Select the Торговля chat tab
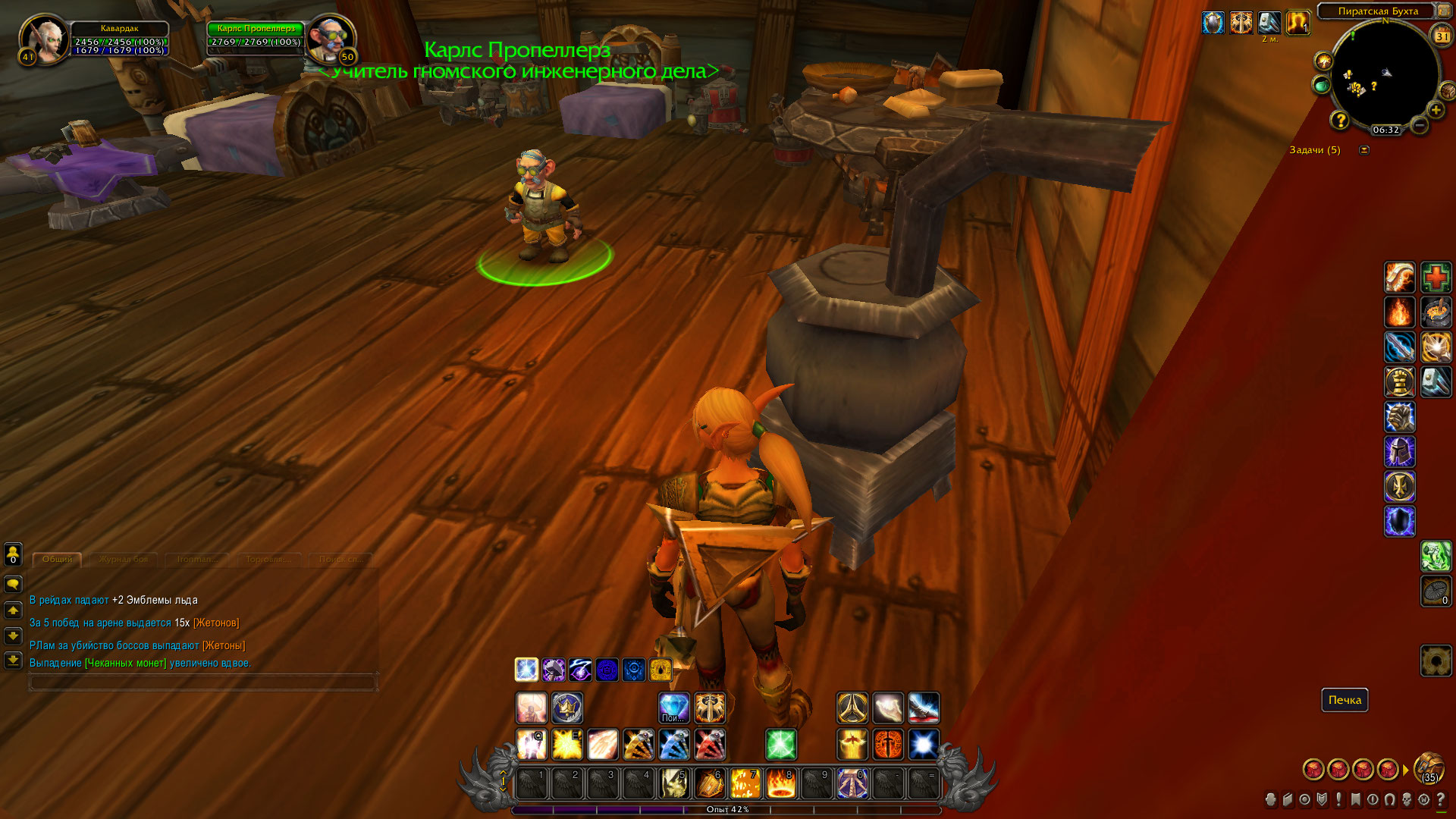Viewport: 1456px width, 819px height. pos(268,560)
